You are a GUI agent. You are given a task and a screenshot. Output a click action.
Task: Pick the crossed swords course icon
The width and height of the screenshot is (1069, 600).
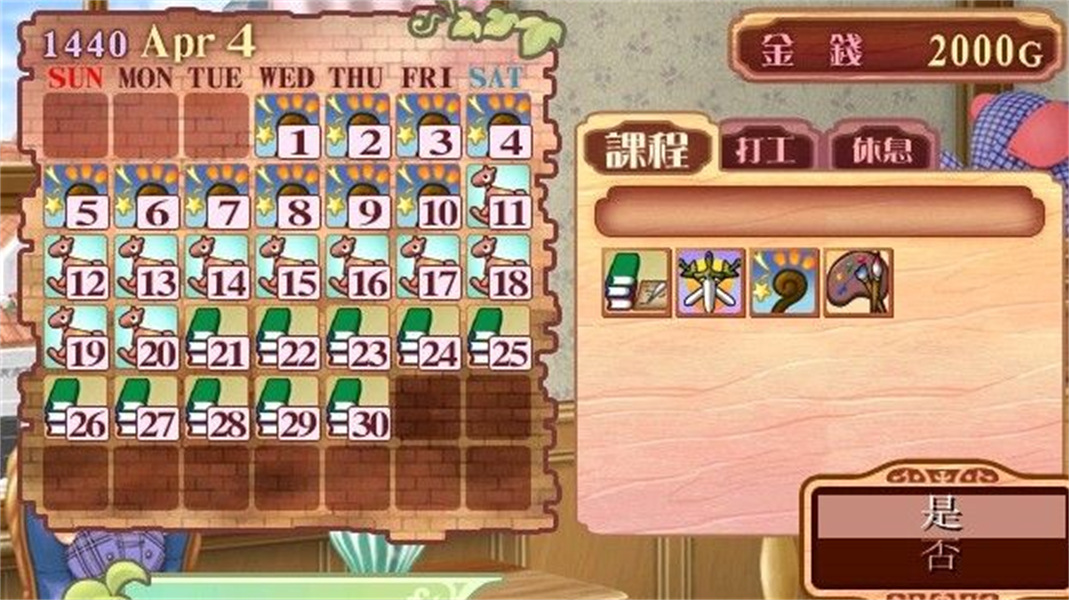710,283
